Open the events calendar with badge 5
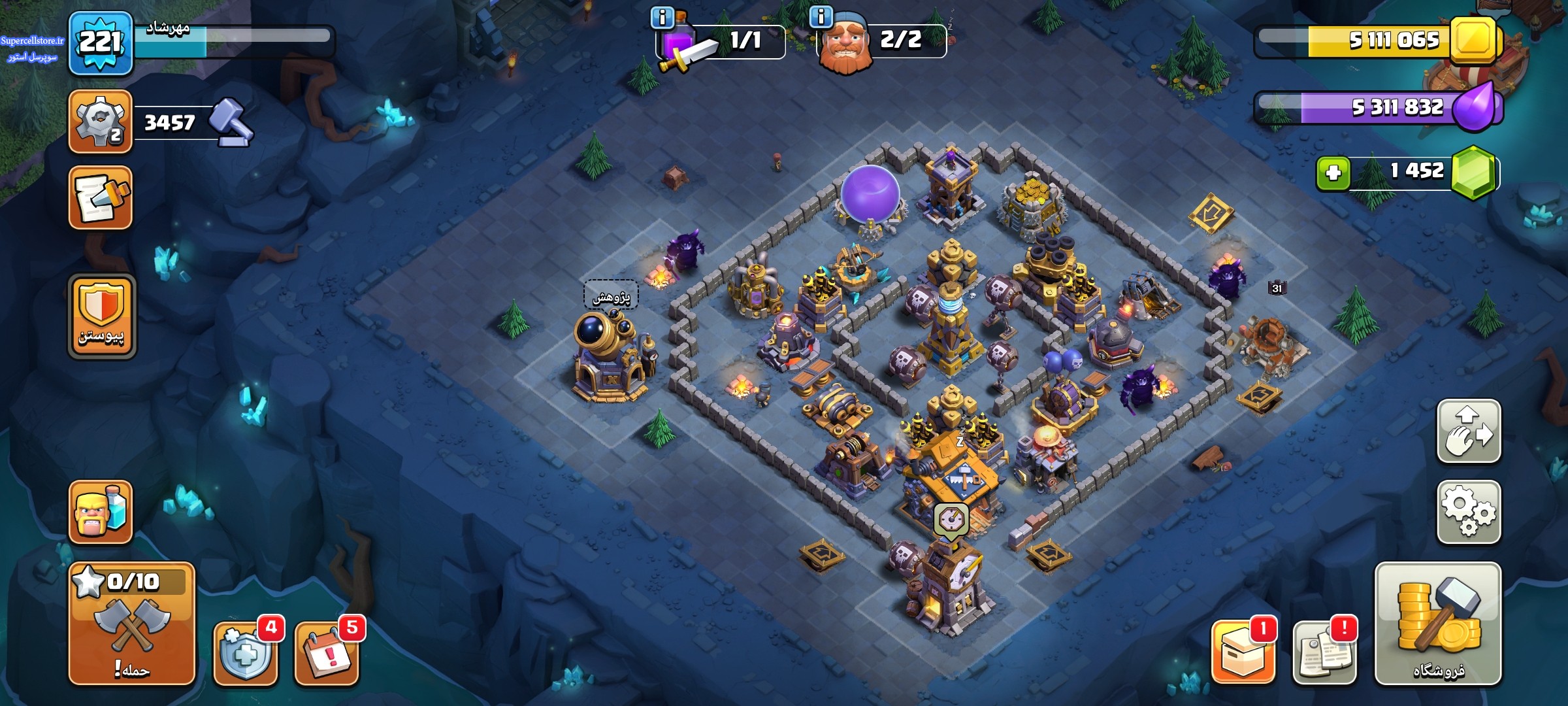The image size is (1568, 706). 327,652
